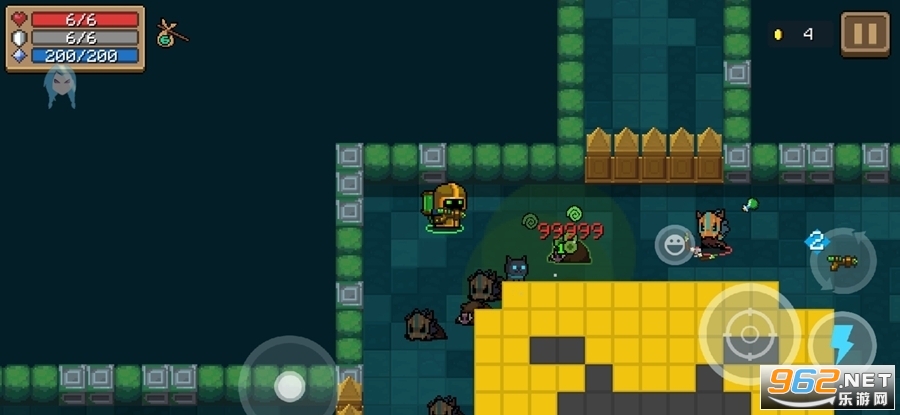Tap the virtual movement joystick
The height and width of the screenshot is (415, 900).
[x=289, y=385]
